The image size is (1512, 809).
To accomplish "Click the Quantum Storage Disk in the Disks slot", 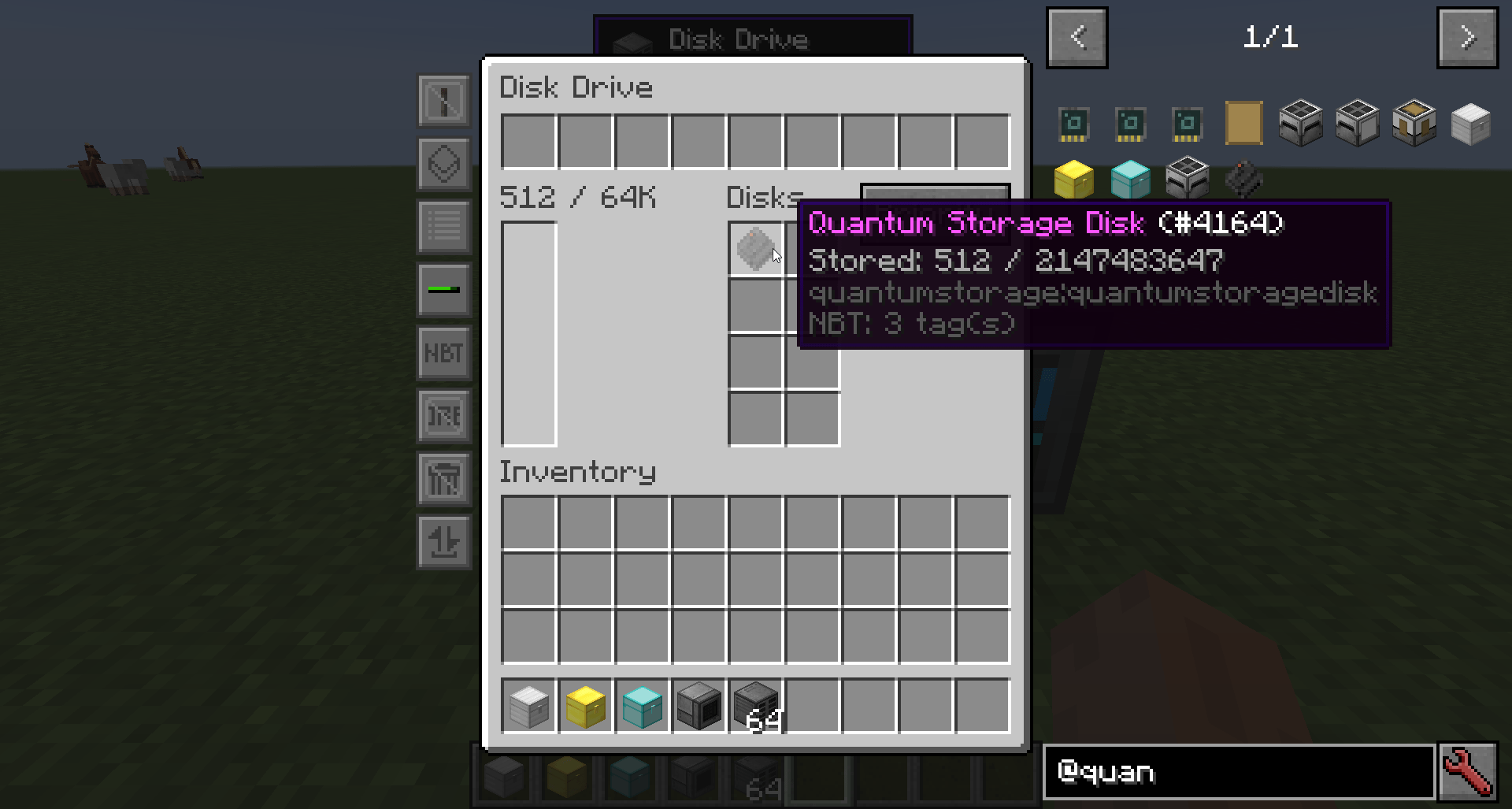I will coord(756,250).
